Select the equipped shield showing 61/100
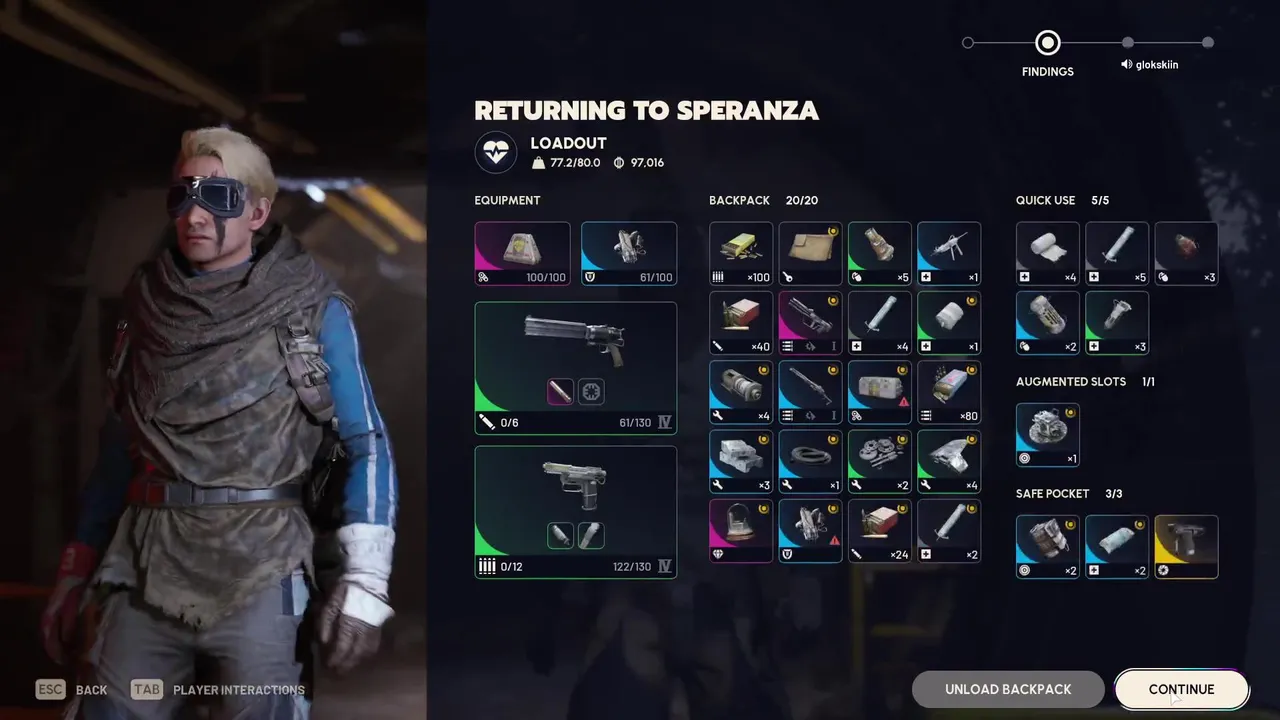This screenshot has width=1280, height=720. [x=628, y=253]
